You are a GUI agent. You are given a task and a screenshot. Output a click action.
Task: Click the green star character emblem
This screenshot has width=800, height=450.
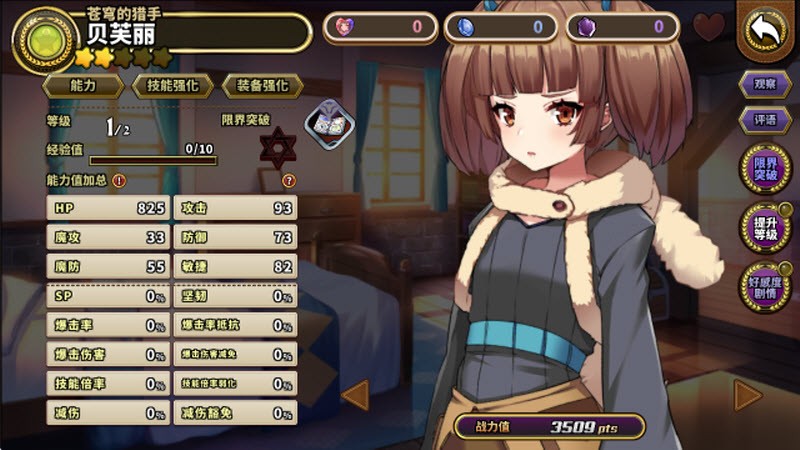(39, 34)
